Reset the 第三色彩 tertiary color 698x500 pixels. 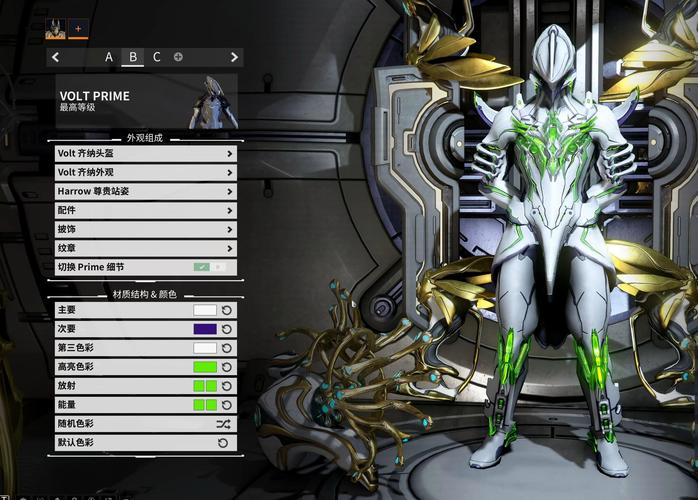click(227, 348)
